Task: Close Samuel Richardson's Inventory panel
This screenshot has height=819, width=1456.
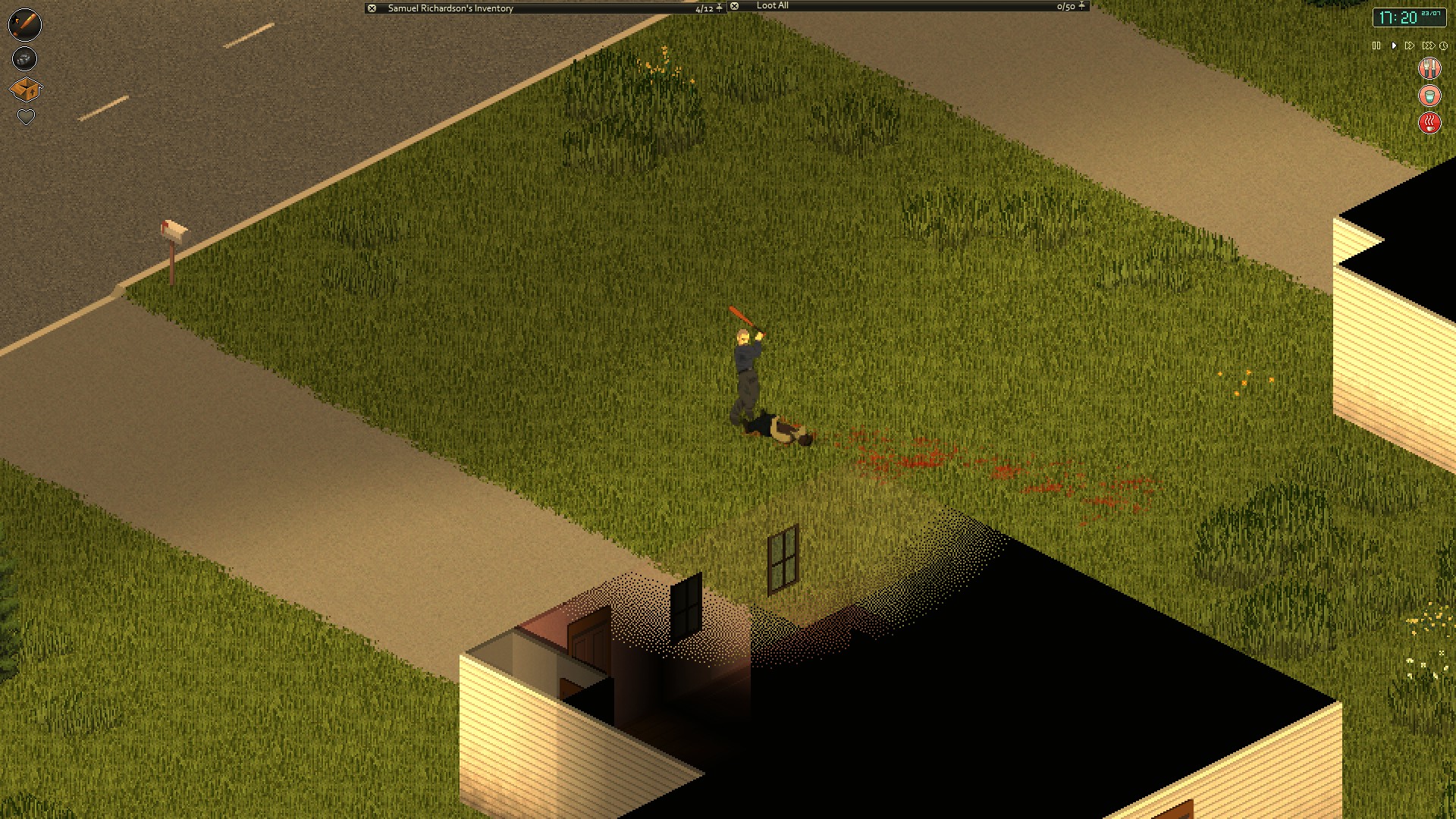Action: (x=371, y=7)
